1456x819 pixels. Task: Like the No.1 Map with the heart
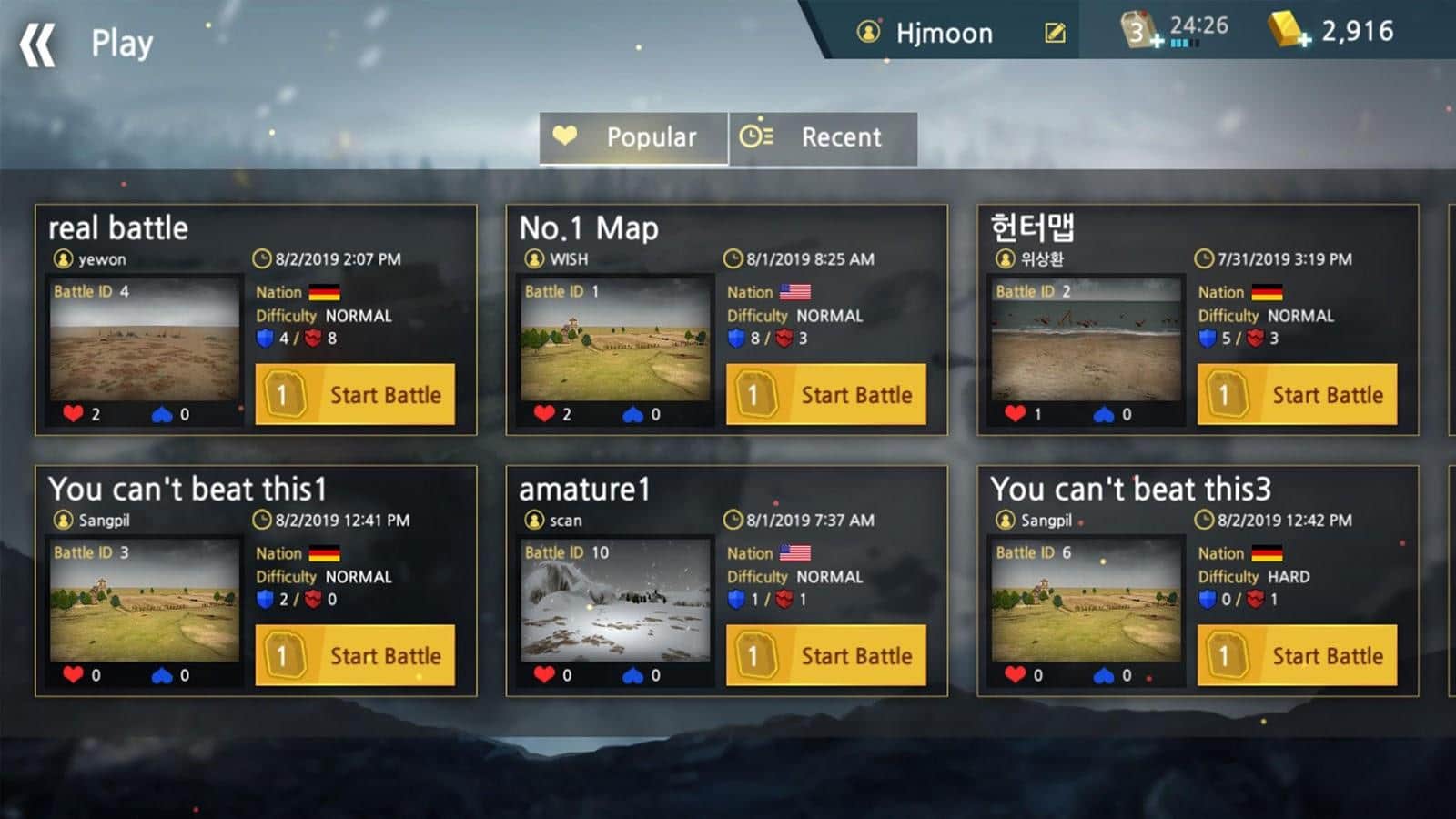click(544, 414)
